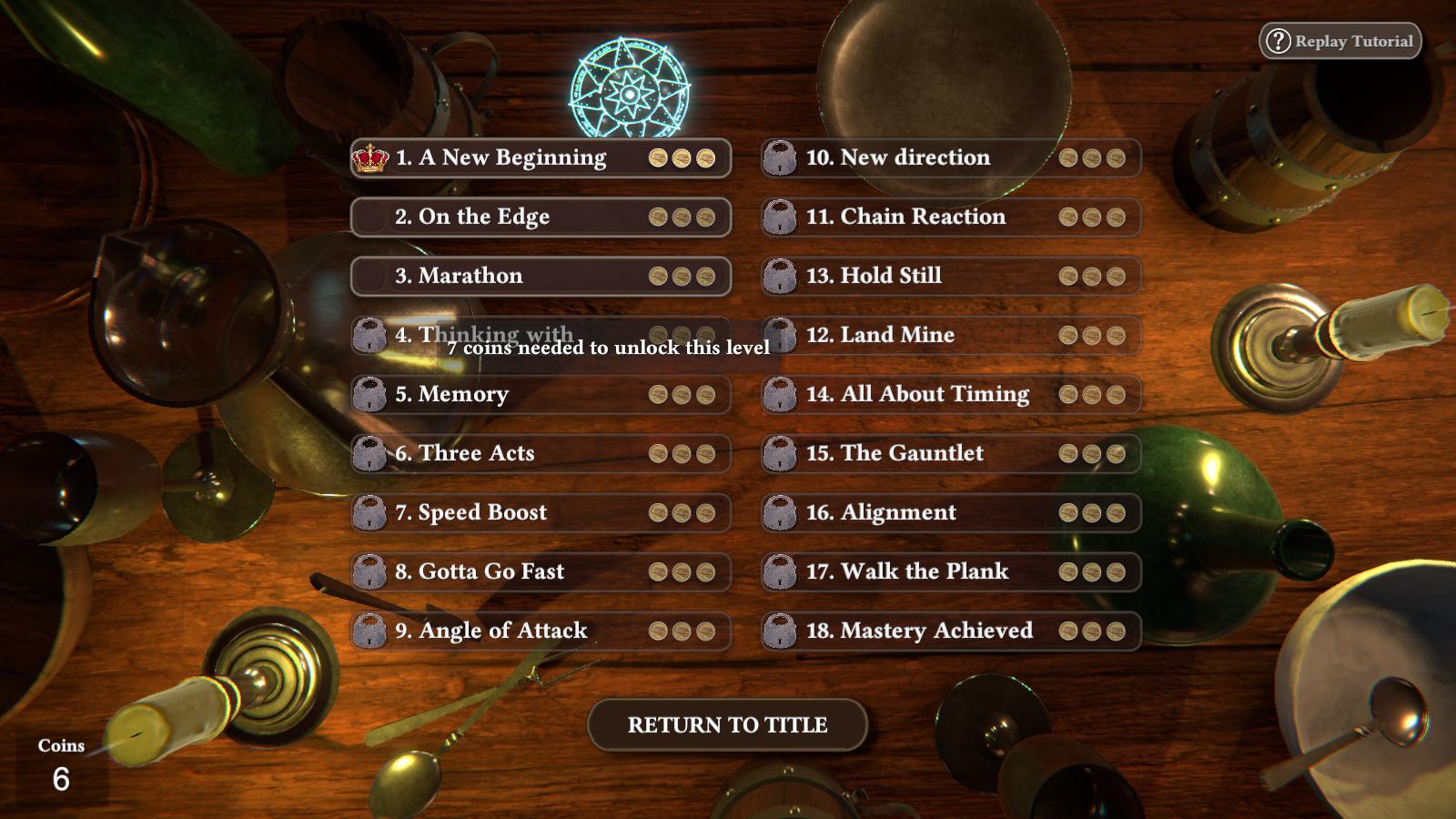Screen dimensions: 1456x819
Task: Choose locked level 7 Speed Boost
Action: 541,513
